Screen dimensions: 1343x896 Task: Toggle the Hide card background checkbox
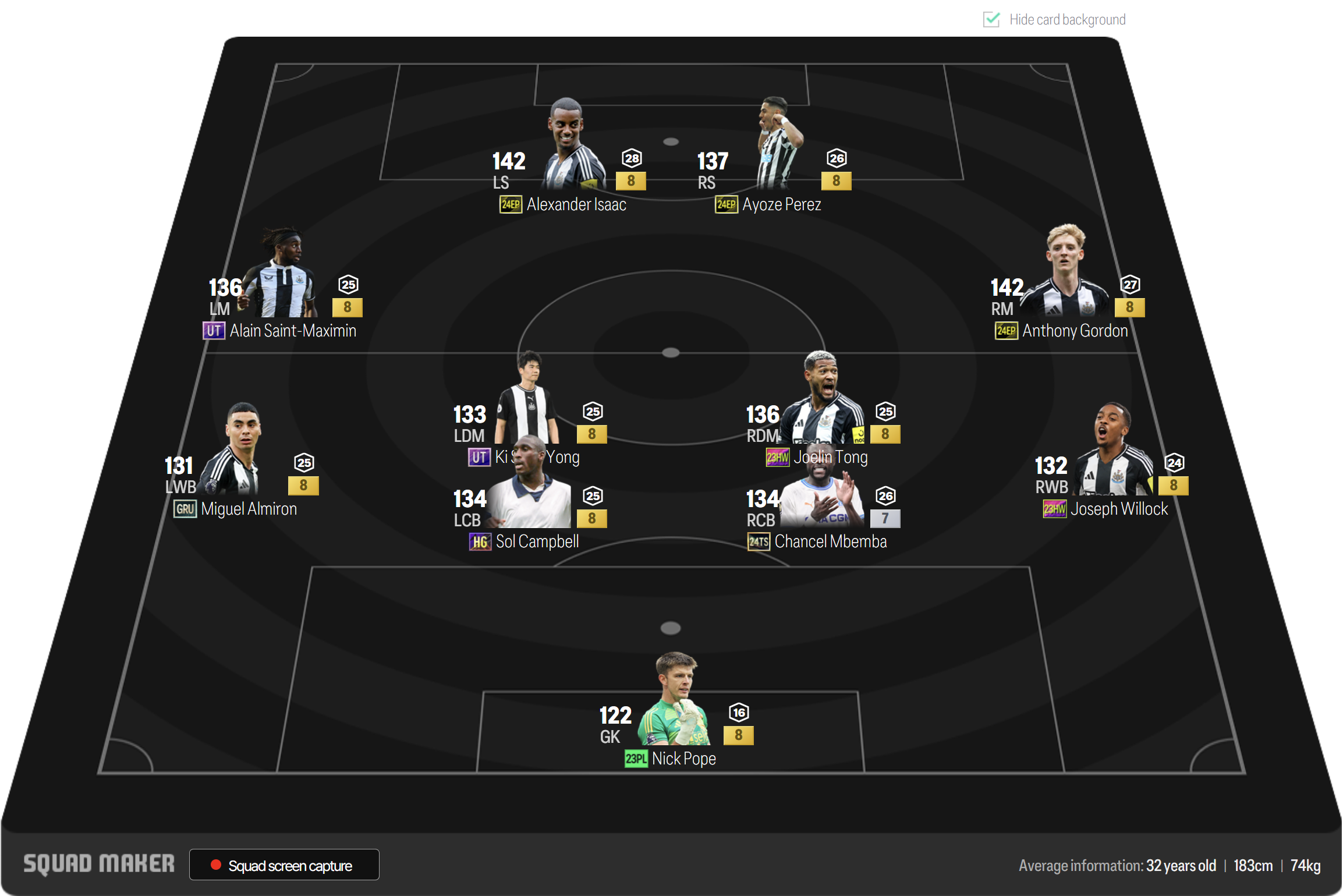pos(991,20)
